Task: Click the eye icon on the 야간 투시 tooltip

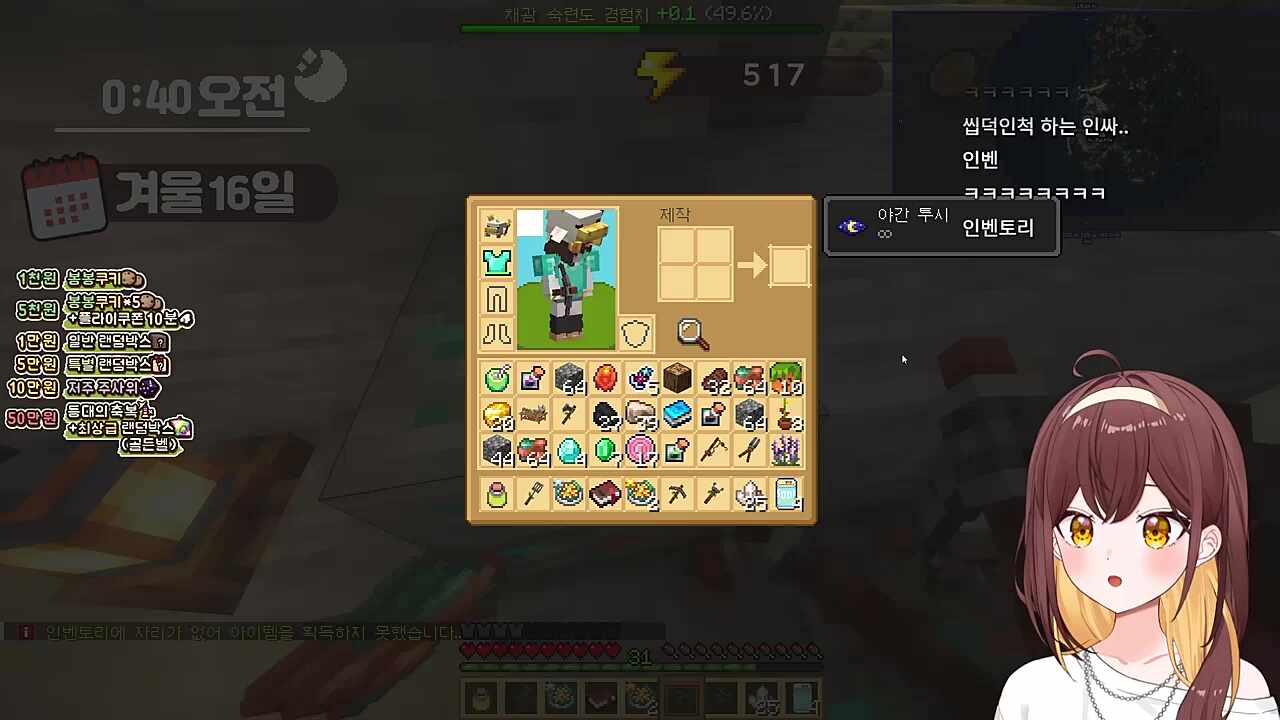Action: 851,226
